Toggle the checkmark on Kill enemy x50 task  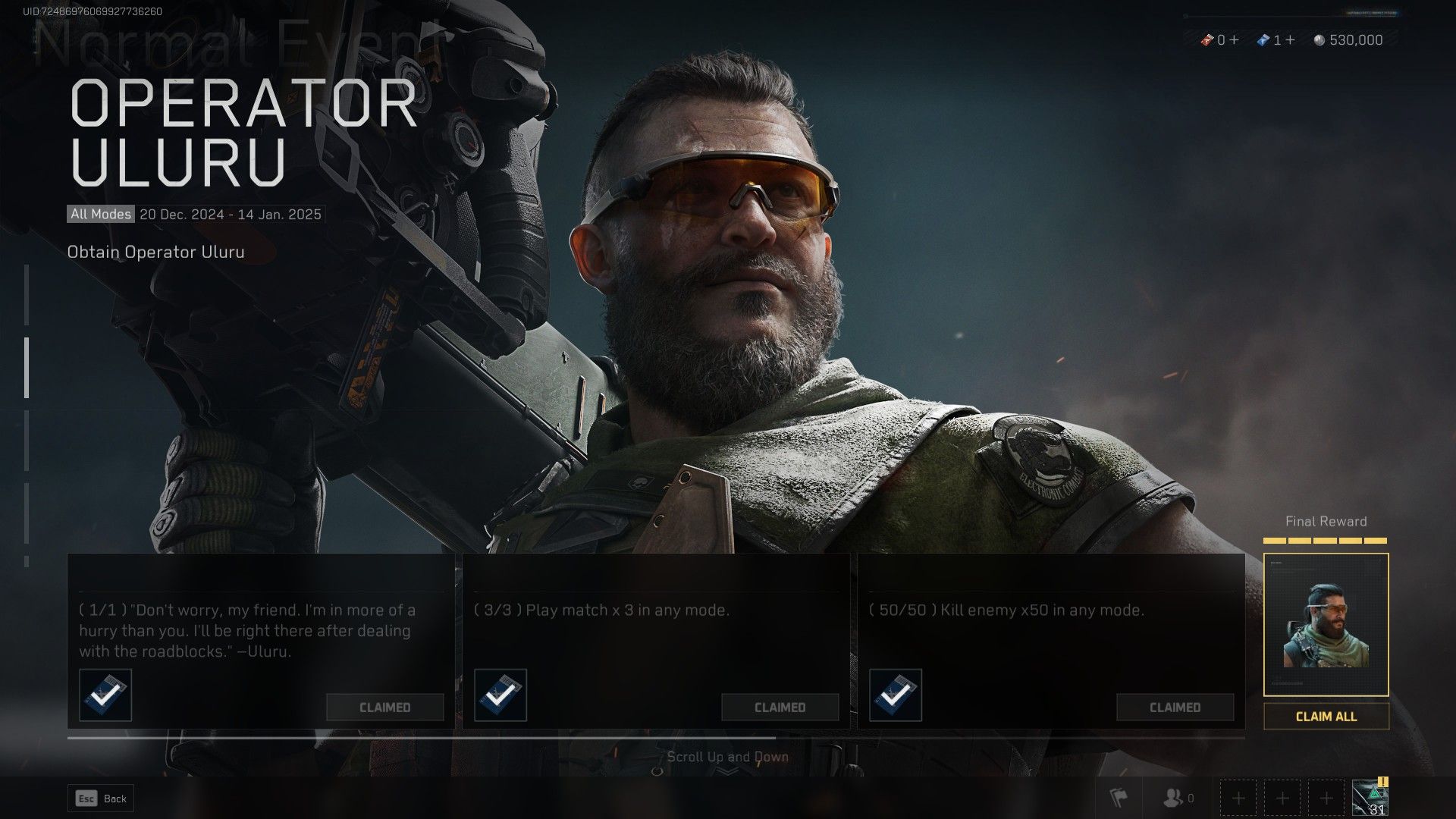896,696
